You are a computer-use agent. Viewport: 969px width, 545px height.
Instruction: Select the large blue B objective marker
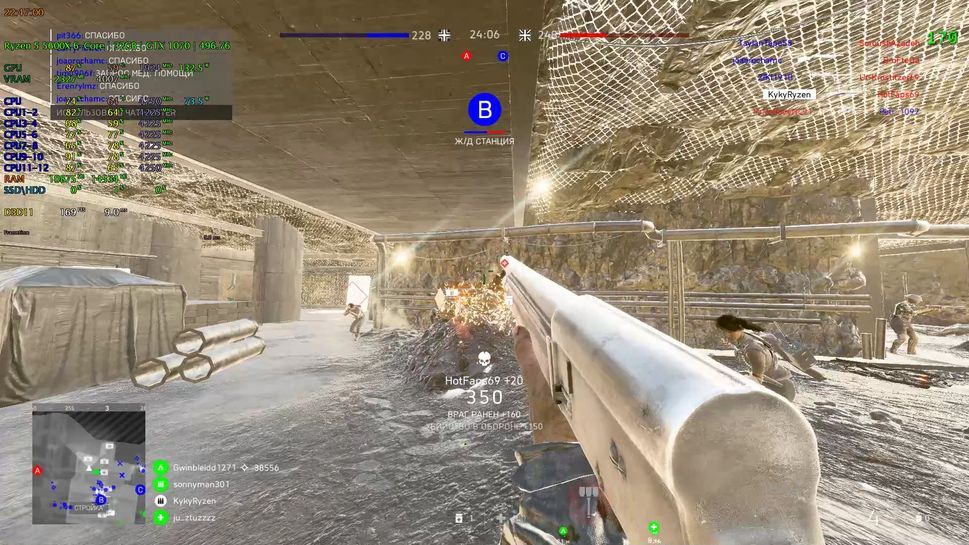point(485,110)
